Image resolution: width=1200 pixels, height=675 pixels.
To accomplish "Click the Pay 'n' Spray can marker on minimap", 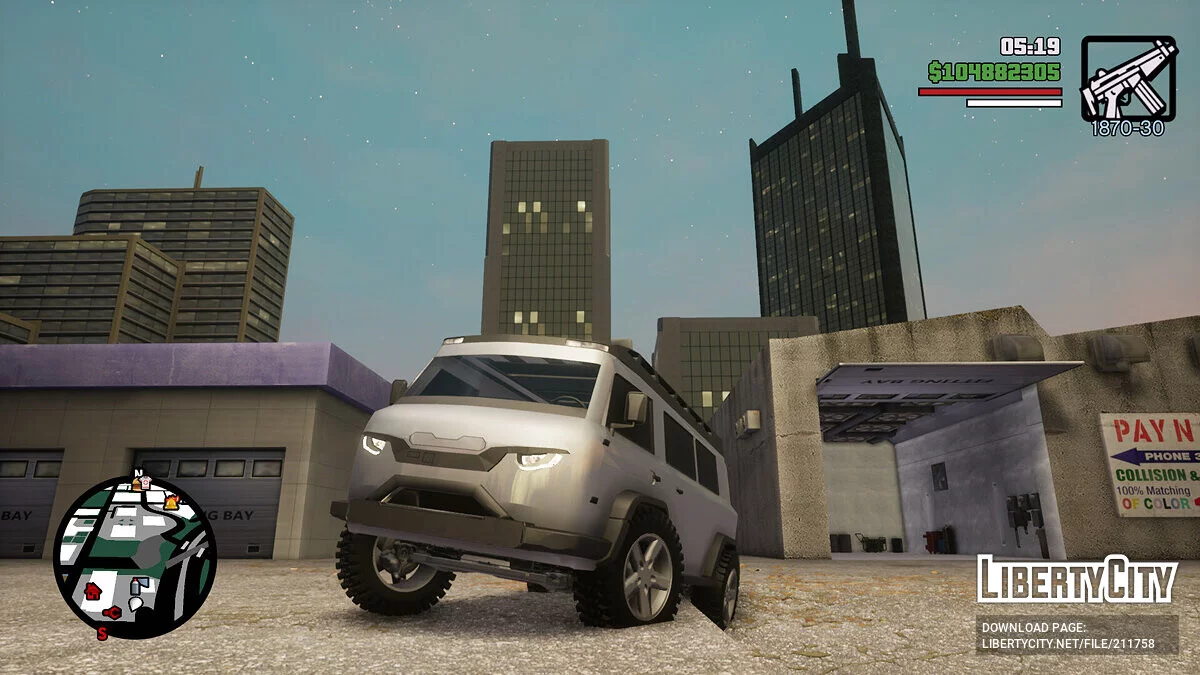I will tap(136, 586).
